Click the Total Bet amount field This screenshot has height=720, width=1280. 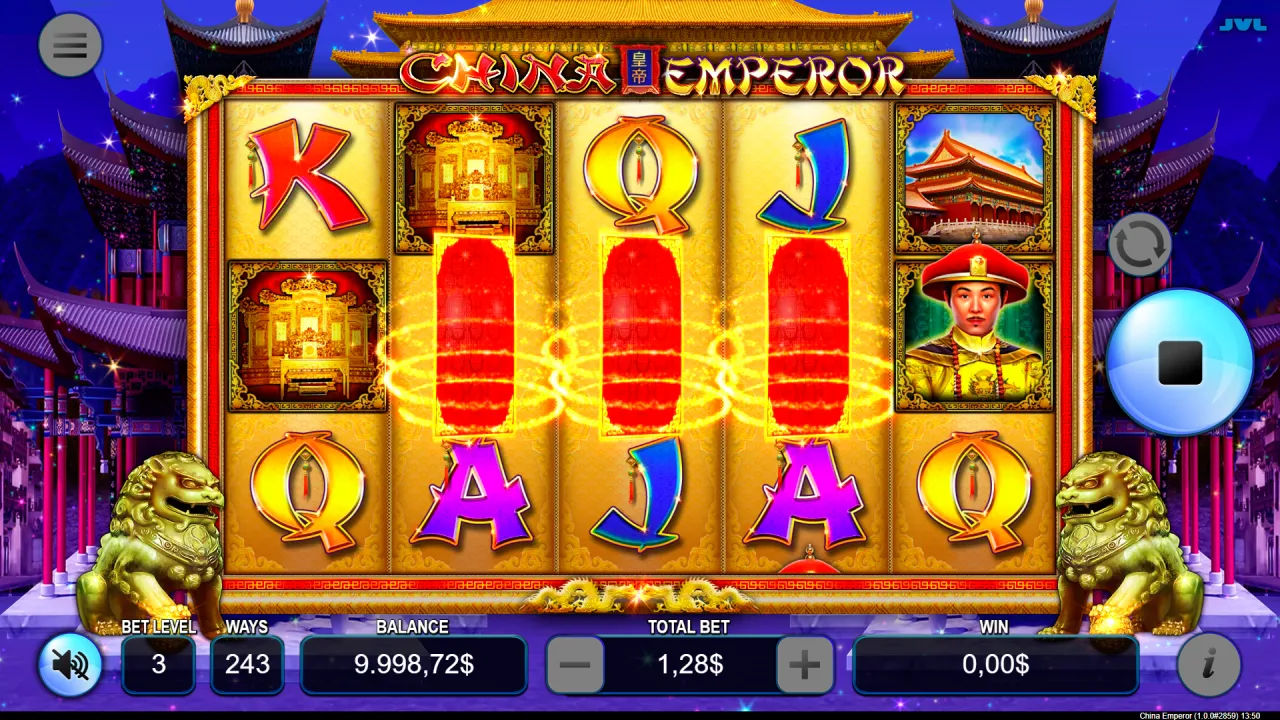click(689, 663)
